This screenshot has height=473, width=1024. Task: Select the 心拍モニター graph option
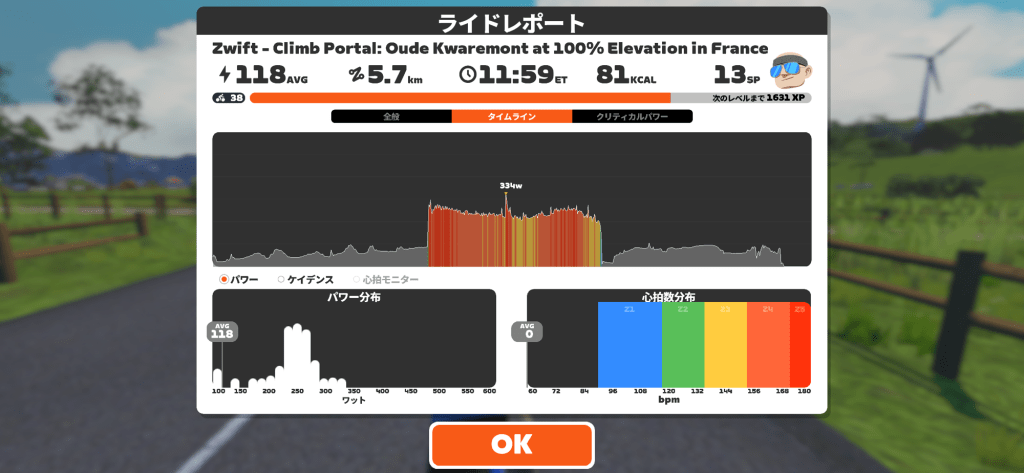pos(386,280)
